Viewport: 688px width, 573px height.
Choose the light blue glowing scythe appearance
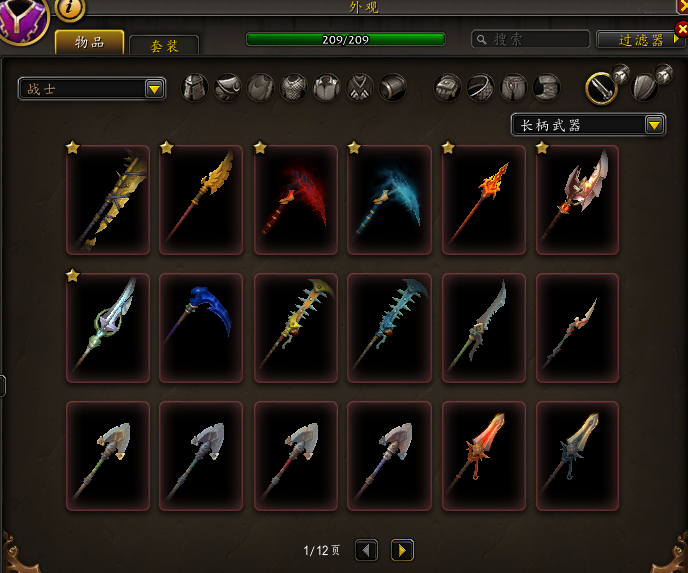pyautogui.click(x=390, y=200)
